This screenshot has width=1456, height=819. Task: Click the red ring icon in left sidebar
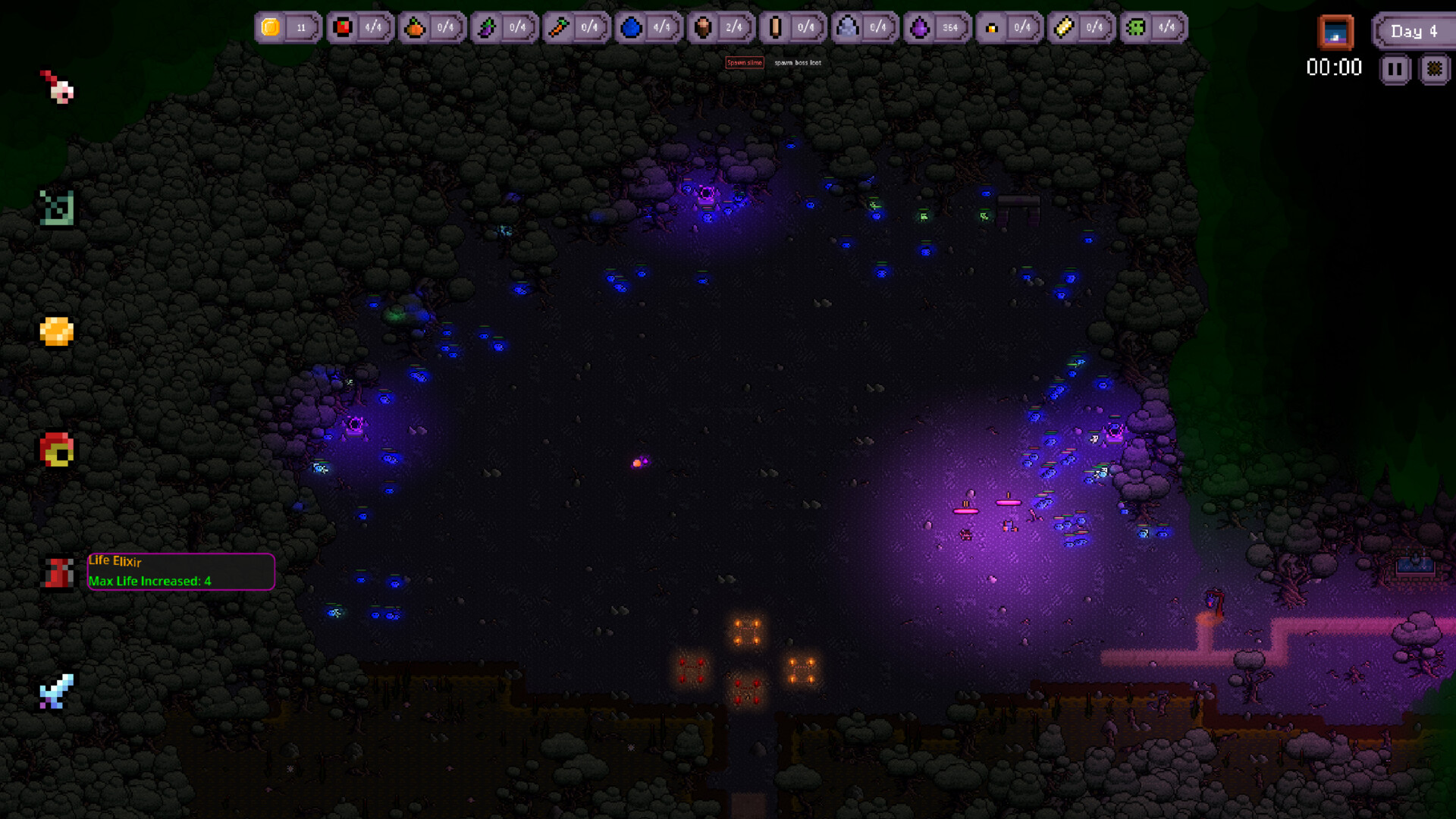(x=55, y=451)
